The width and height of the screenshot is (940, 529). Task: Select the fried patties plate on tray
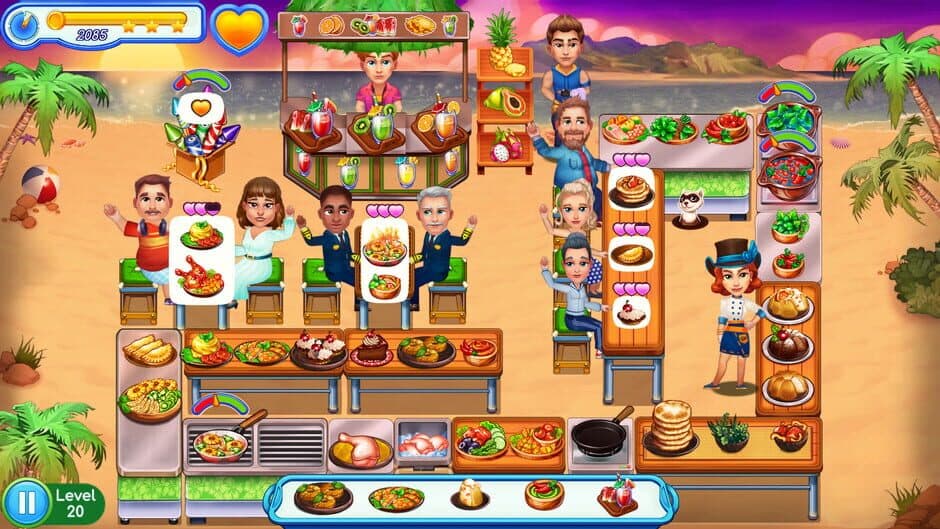322,496
